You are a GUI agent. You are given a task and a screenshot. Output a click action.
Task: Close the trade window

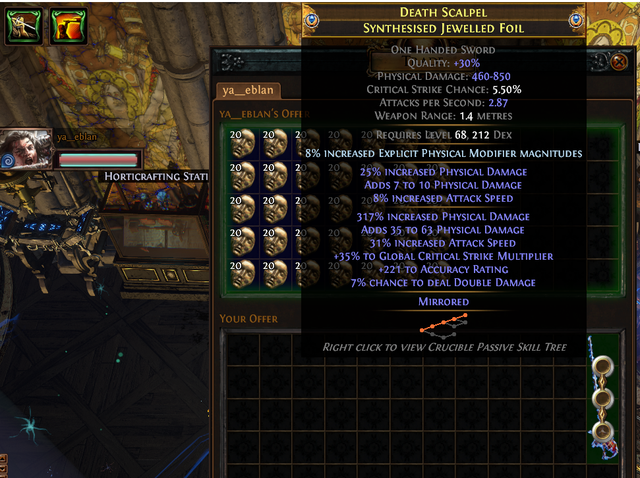pyautogui.click(x=619, y=61)
